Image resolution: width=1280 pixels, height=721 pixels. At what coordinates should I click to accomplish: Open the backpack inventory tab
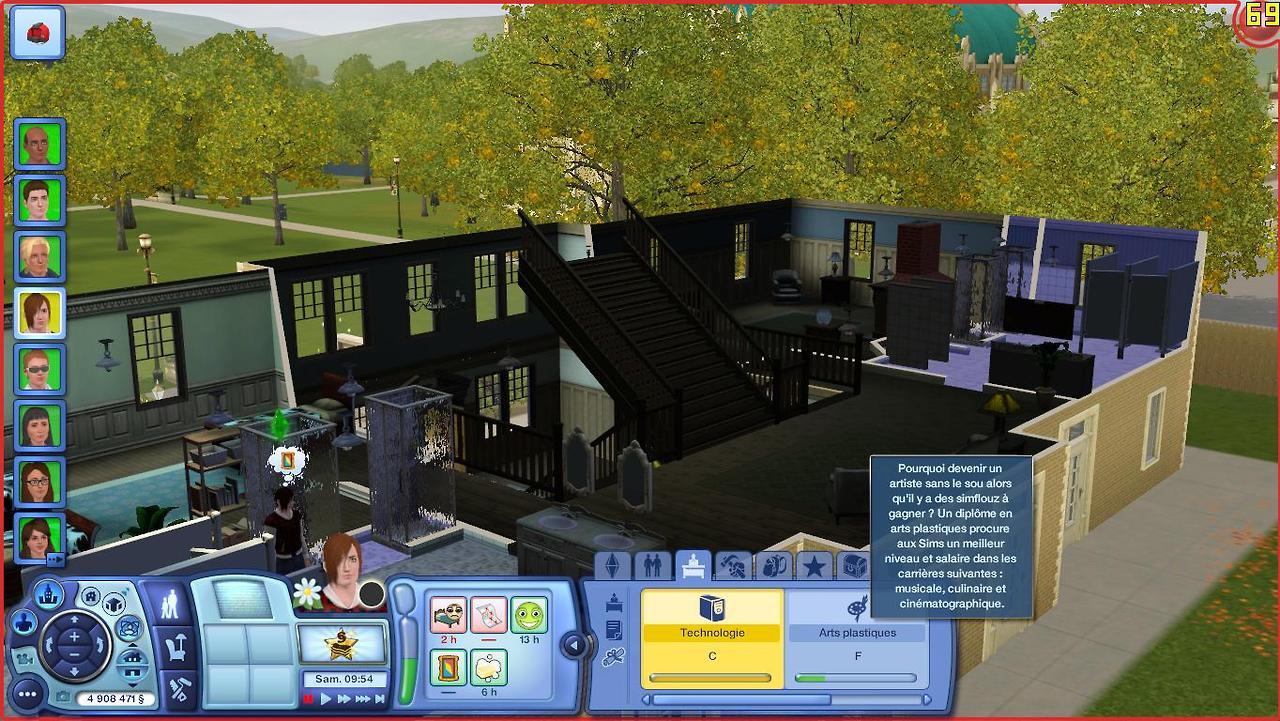pos(773,567)
